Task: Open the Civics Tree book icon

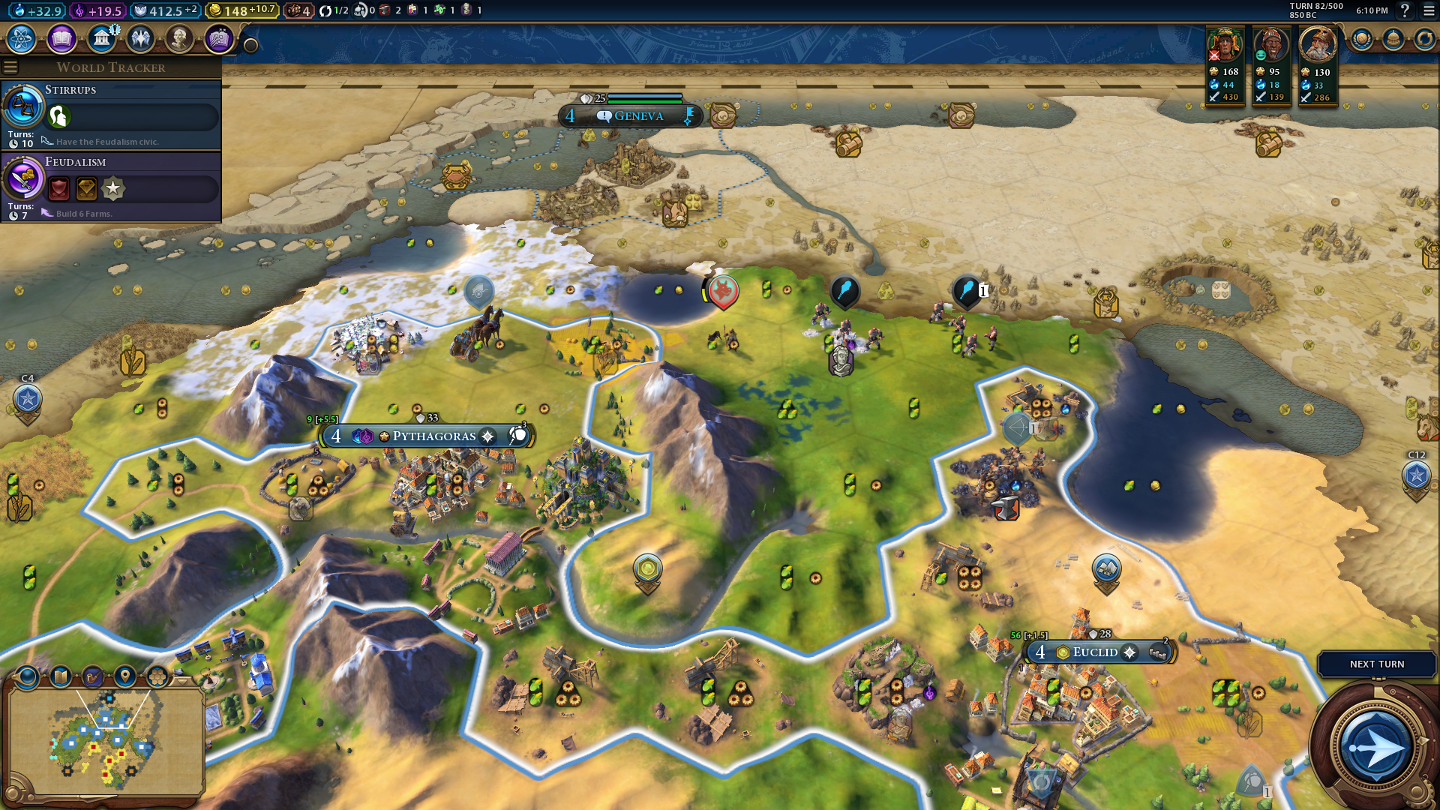Action: pyautogui.click(x=61, y=39)
